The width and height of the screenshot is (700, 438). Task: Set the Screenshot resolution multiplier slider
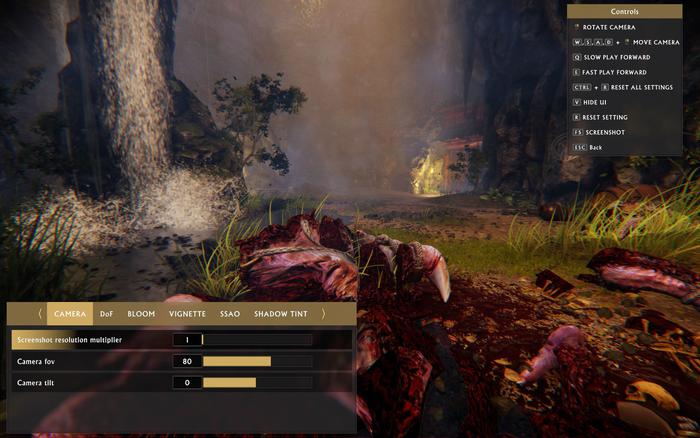pos(257,340)
